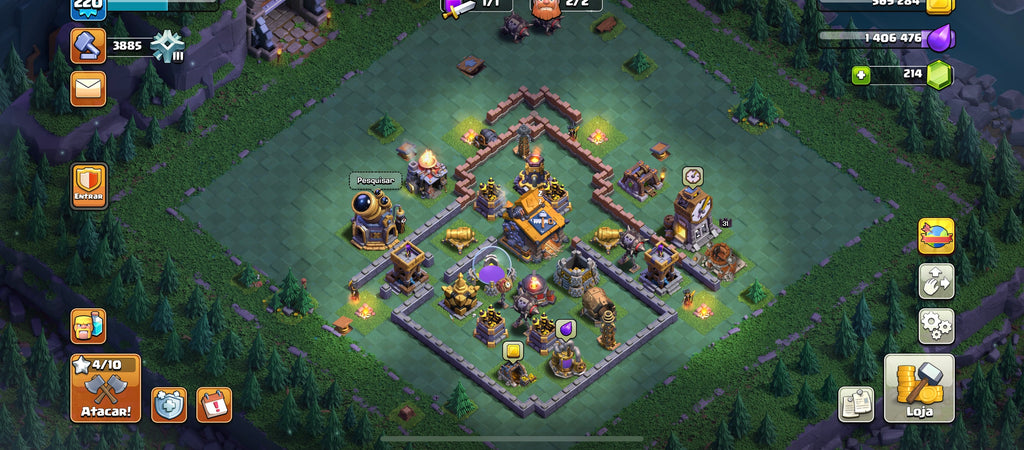Open the magnet items button

tap(936, 281)
